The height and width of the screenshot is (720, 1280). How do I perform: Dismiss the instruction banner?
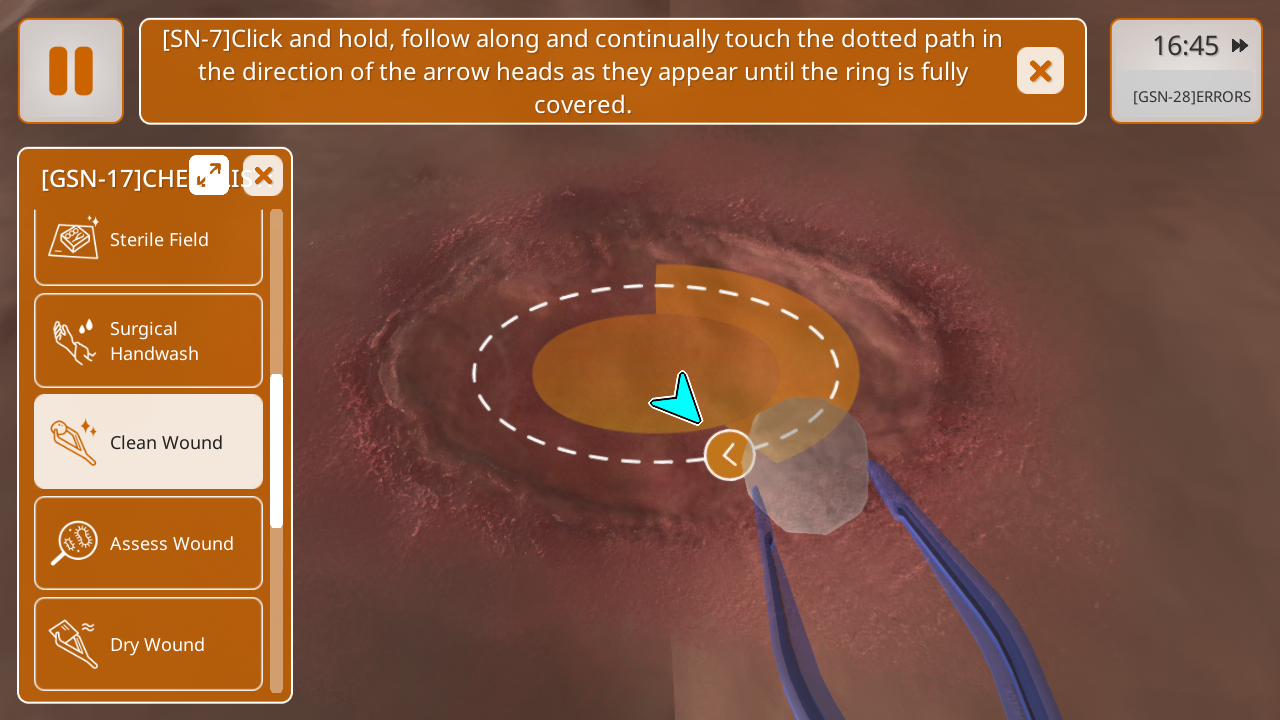pos(1040,71)
